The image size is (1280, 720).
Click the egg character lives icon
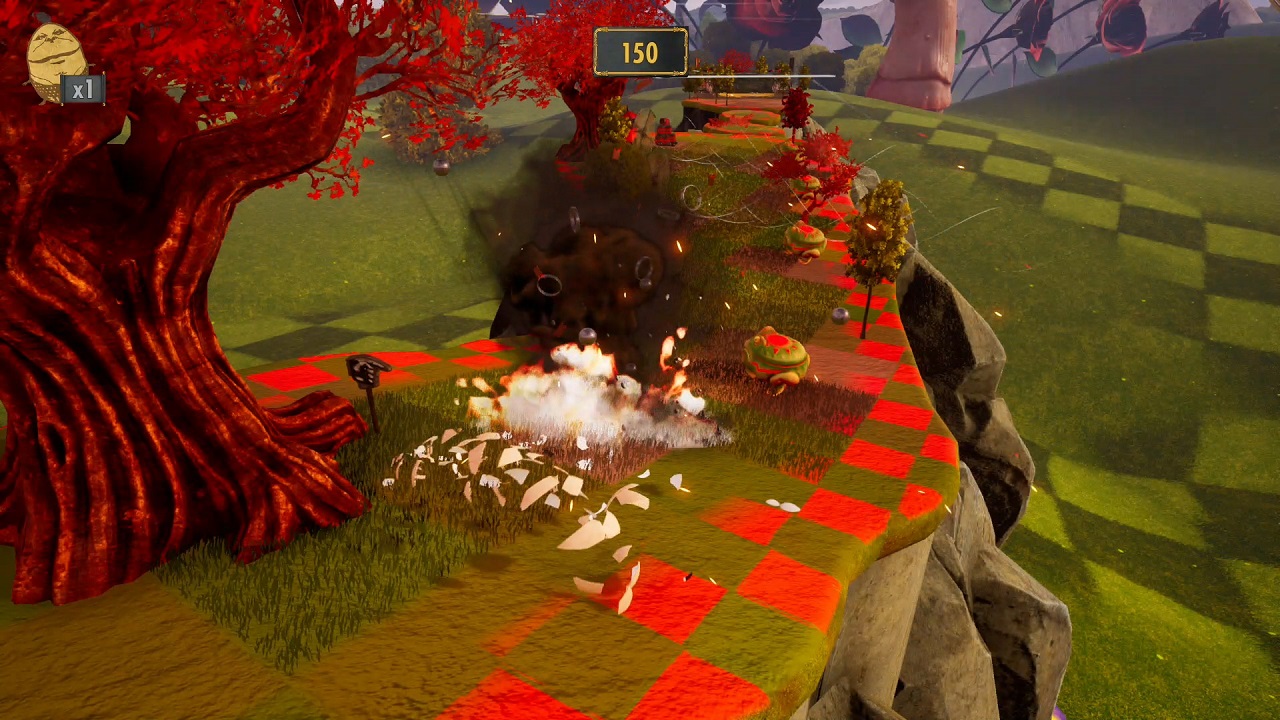click(x=54, y=62)
